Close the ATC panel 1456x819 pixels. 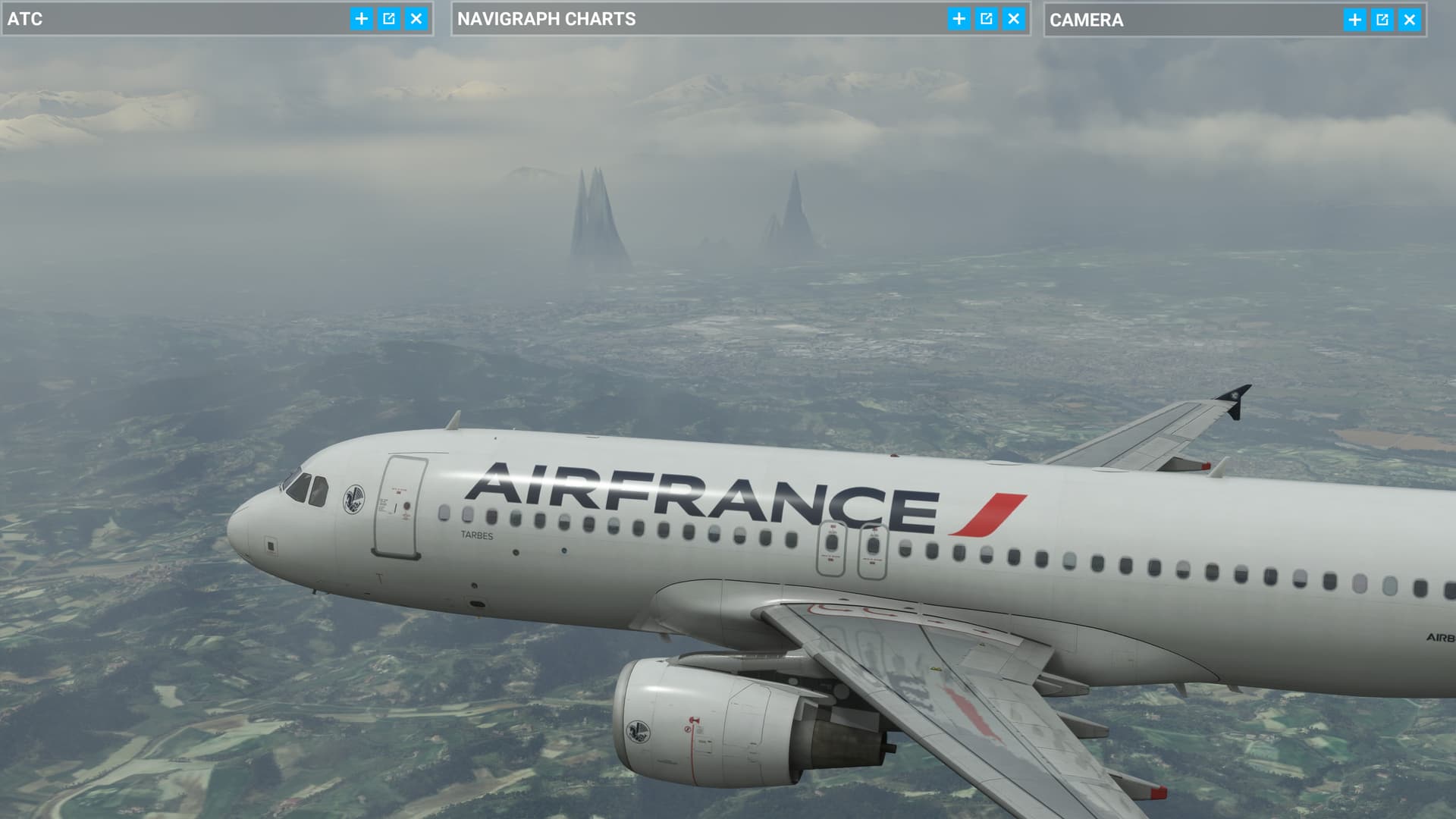tap(416, 20)
